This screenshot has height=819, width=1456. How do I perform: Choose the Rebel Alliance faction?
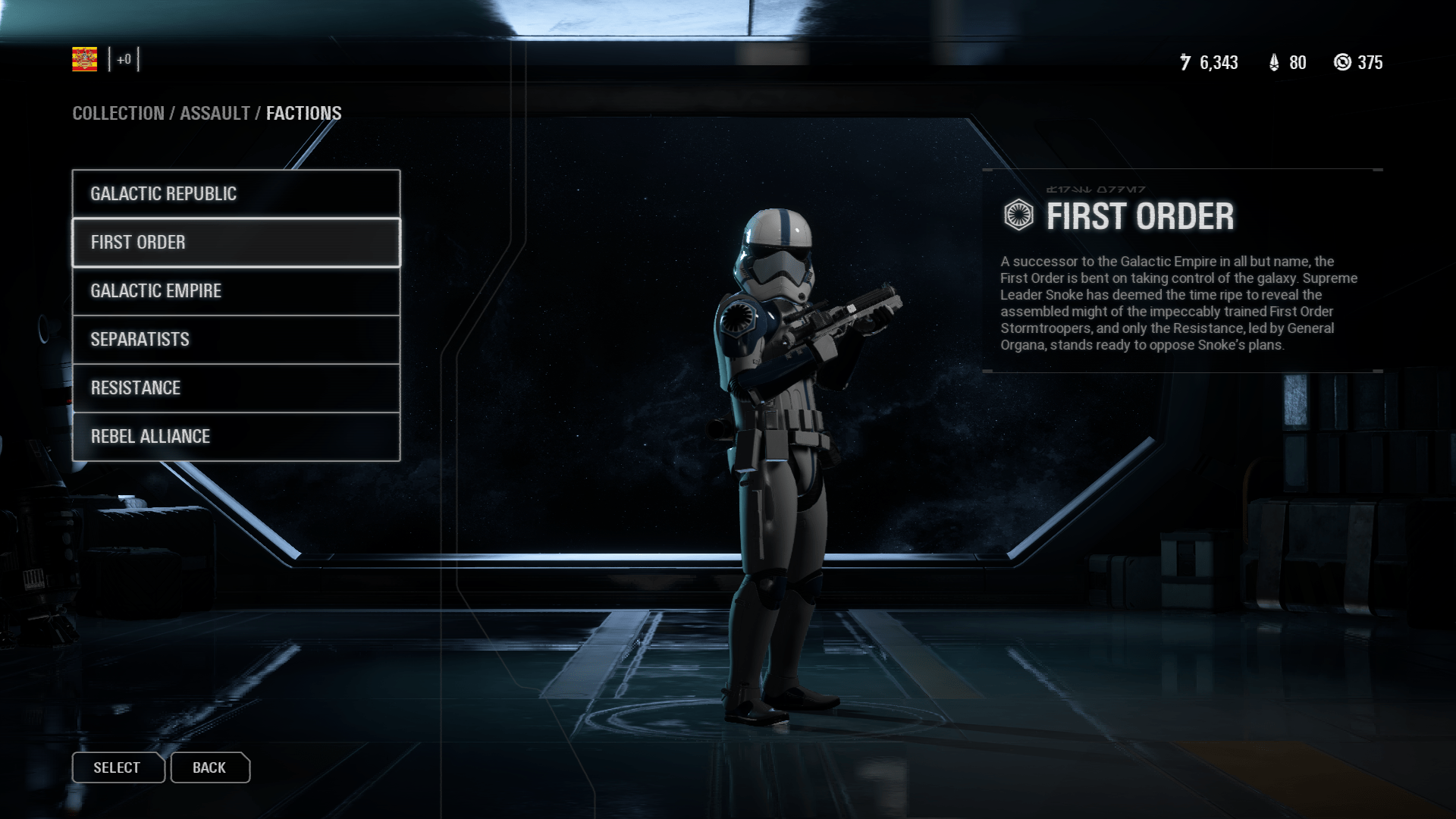coord(236,436)
